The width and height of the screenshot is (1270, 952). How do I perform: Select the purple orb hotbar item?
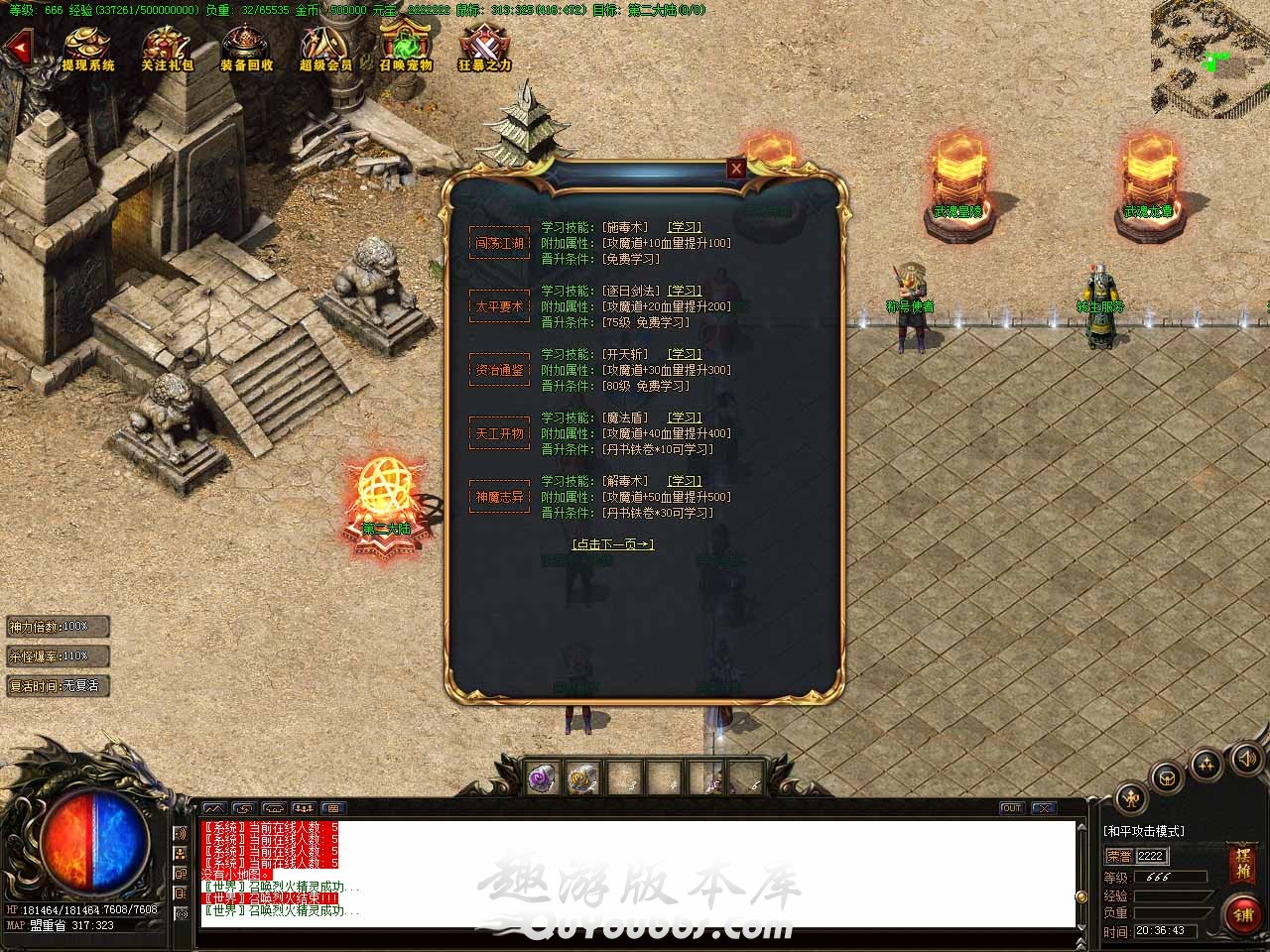[543, 779]
